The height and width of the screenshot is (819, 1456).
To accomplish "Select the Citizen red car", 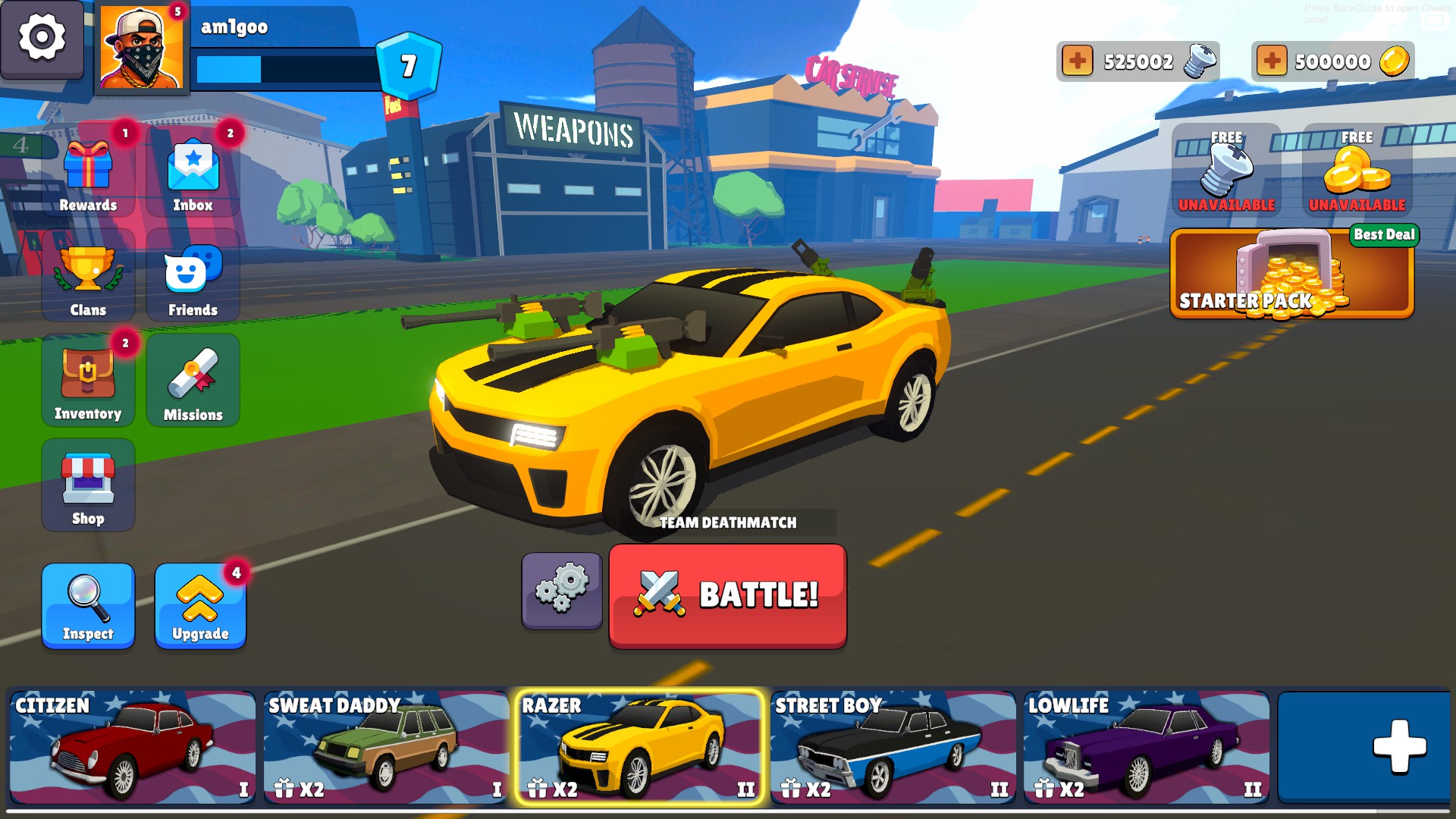I will coord(133,747).
